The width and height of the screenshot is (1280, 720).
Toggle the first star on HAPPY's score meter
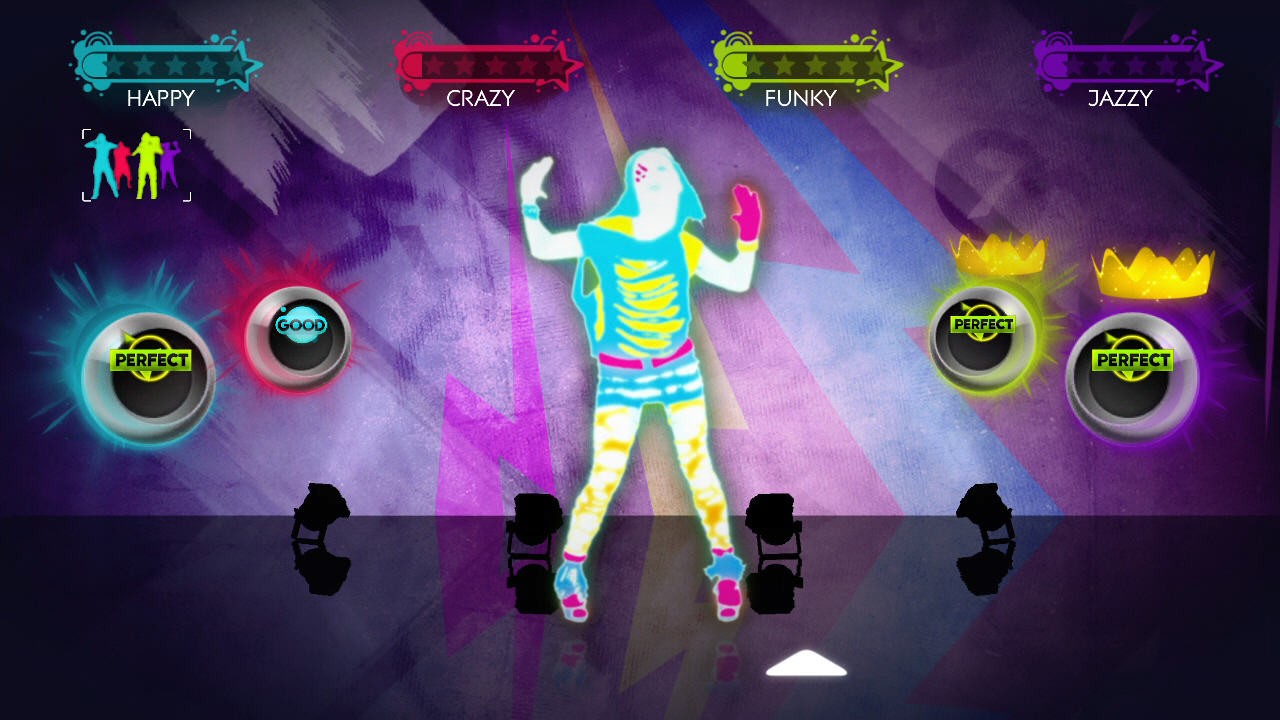coord(115,62)
